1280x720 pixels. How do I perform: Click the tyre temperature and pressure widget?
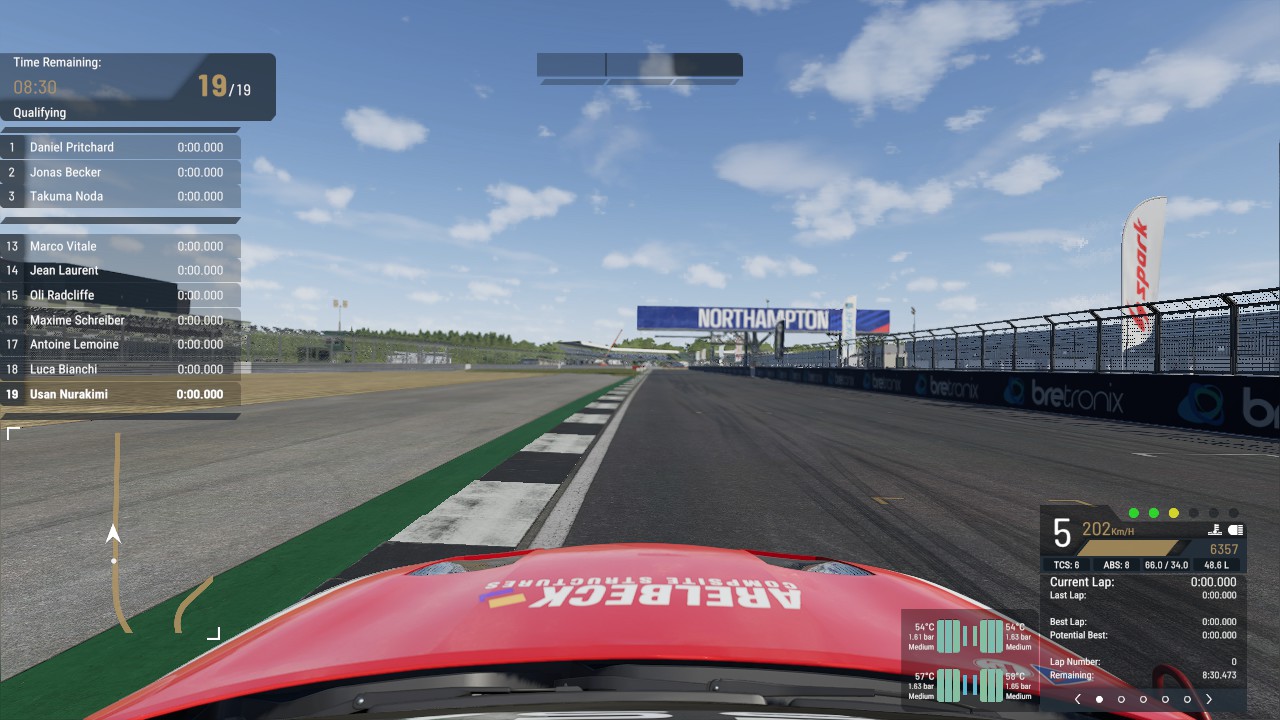tap(970, 660)
